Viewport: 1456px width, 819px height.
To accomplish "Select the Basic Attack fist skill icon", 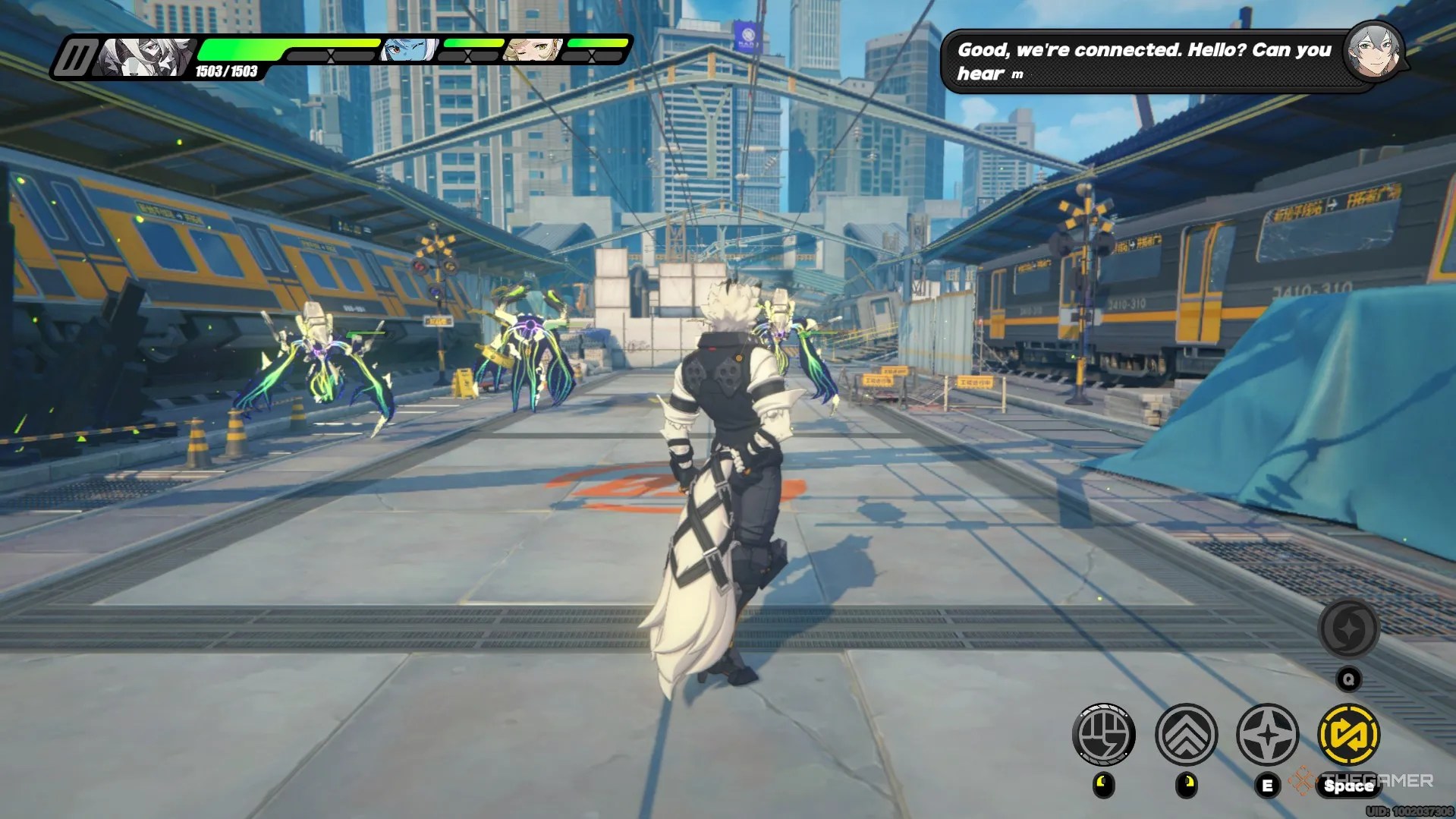I will [x=1106, y=733].
